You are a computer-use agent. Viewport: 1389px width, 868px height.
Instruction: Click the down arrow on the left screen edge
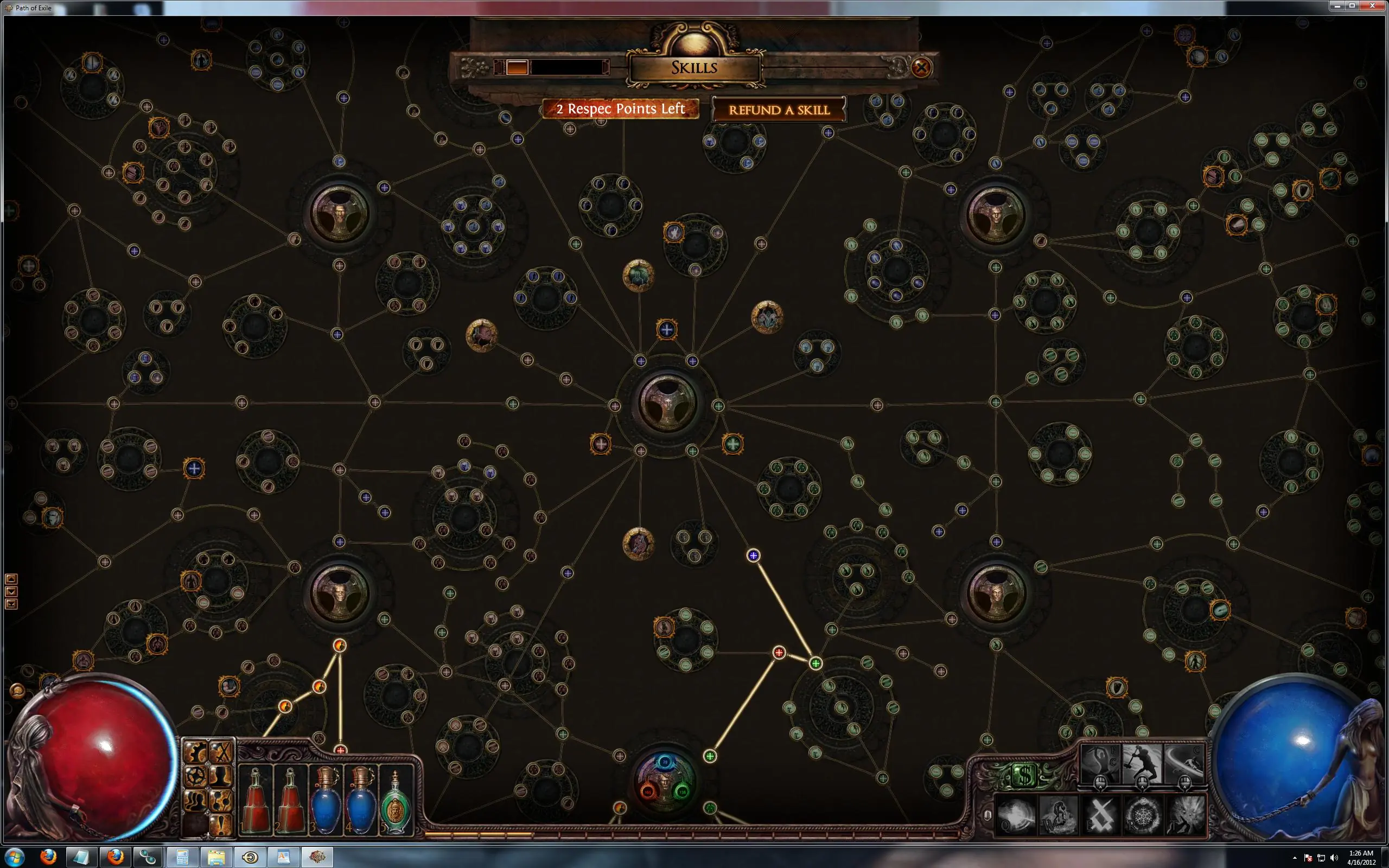pyautogui.click(x=11, y=592)
